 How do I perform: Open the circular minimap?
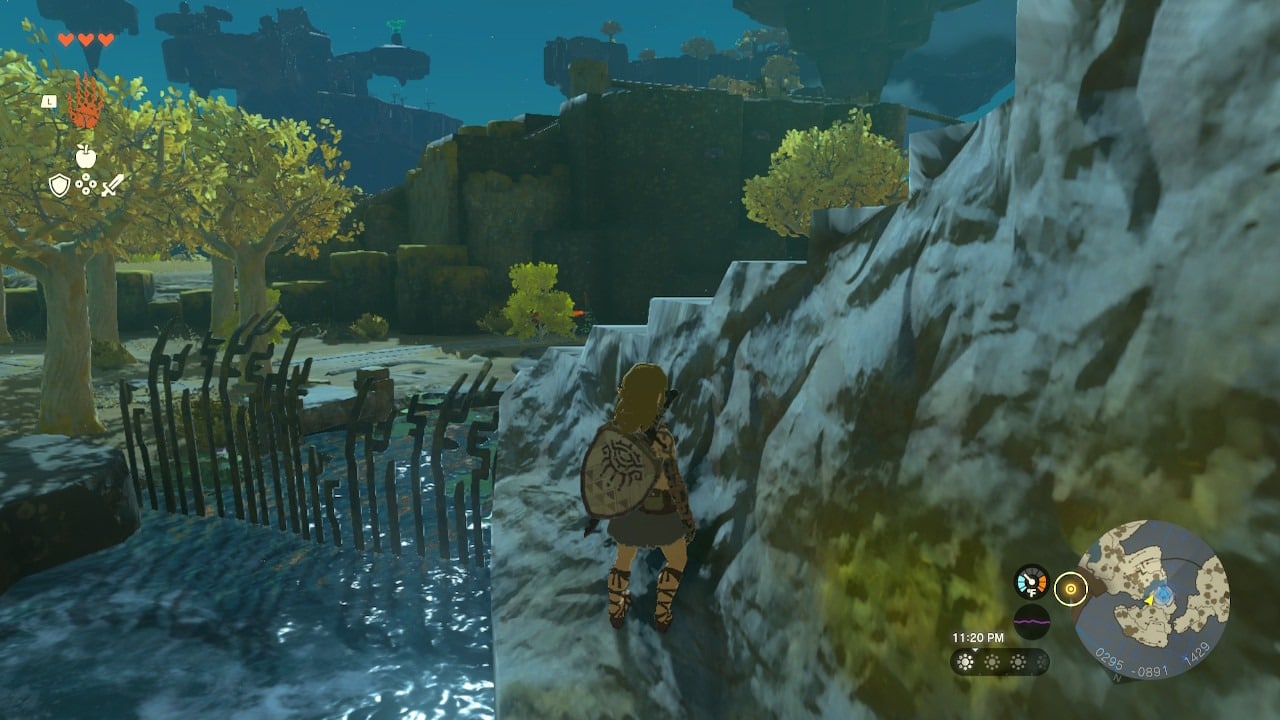click(x=1152, y=598)
